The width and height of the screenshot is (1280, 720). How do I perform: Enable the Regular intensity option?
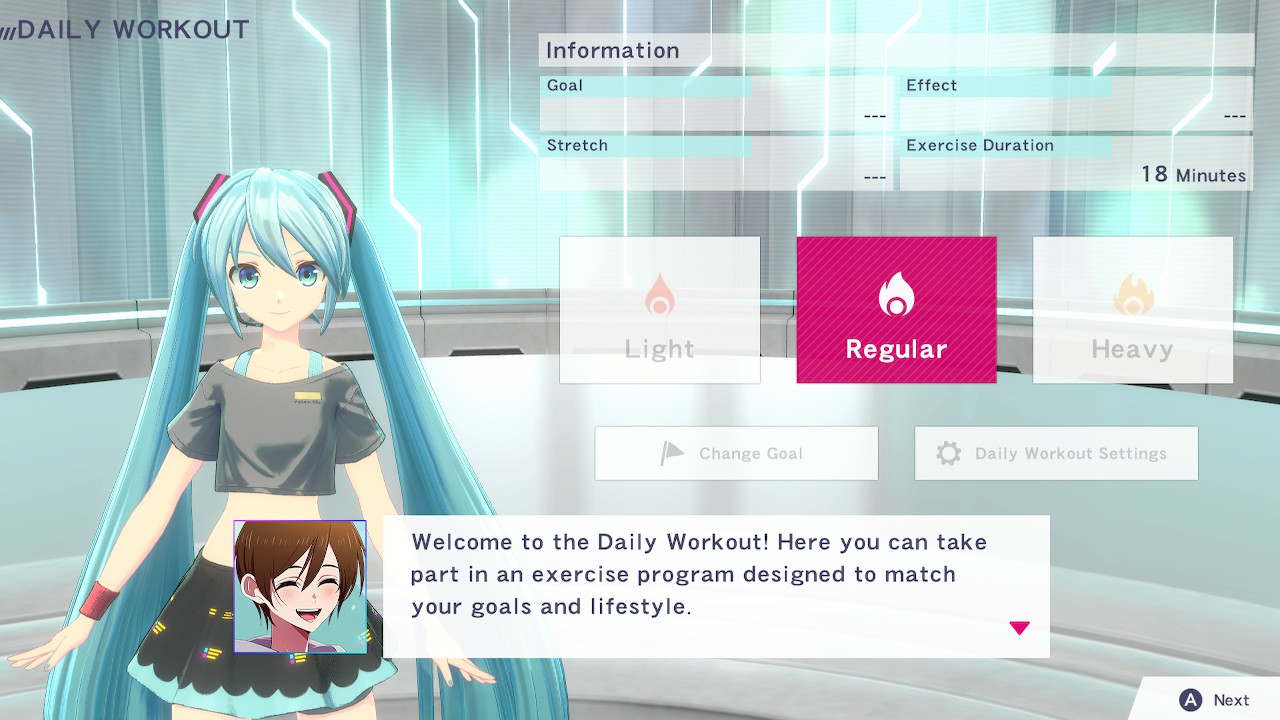point(895,310)
